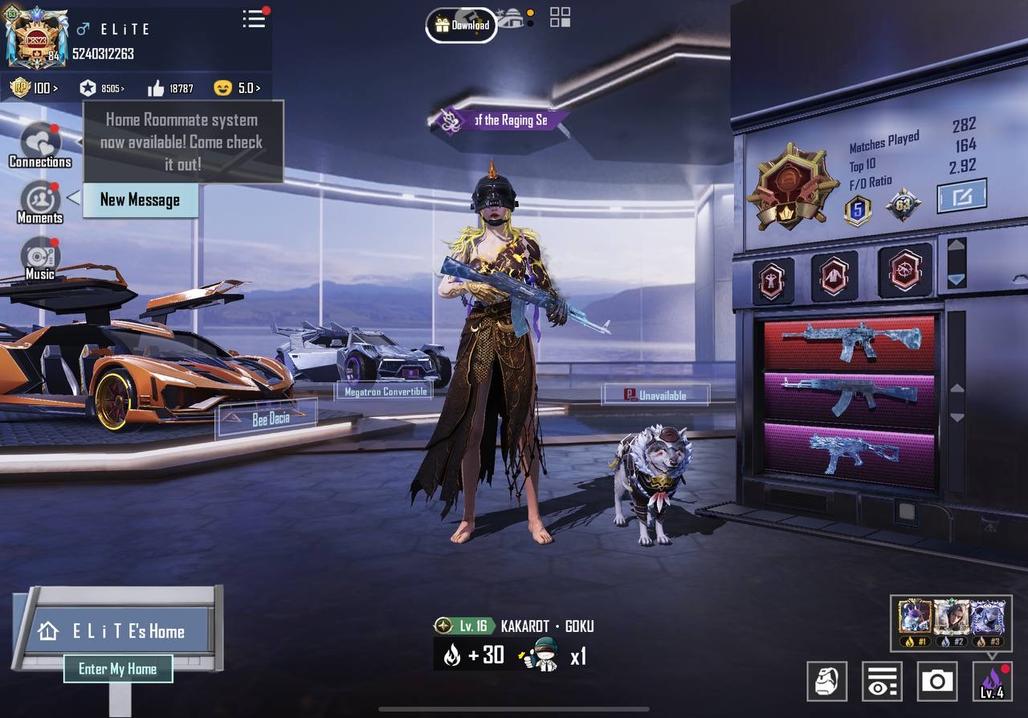Screen dimensions: 1028x718
Task: Click the ELiTE player avatar
Action: pos(36,38)
